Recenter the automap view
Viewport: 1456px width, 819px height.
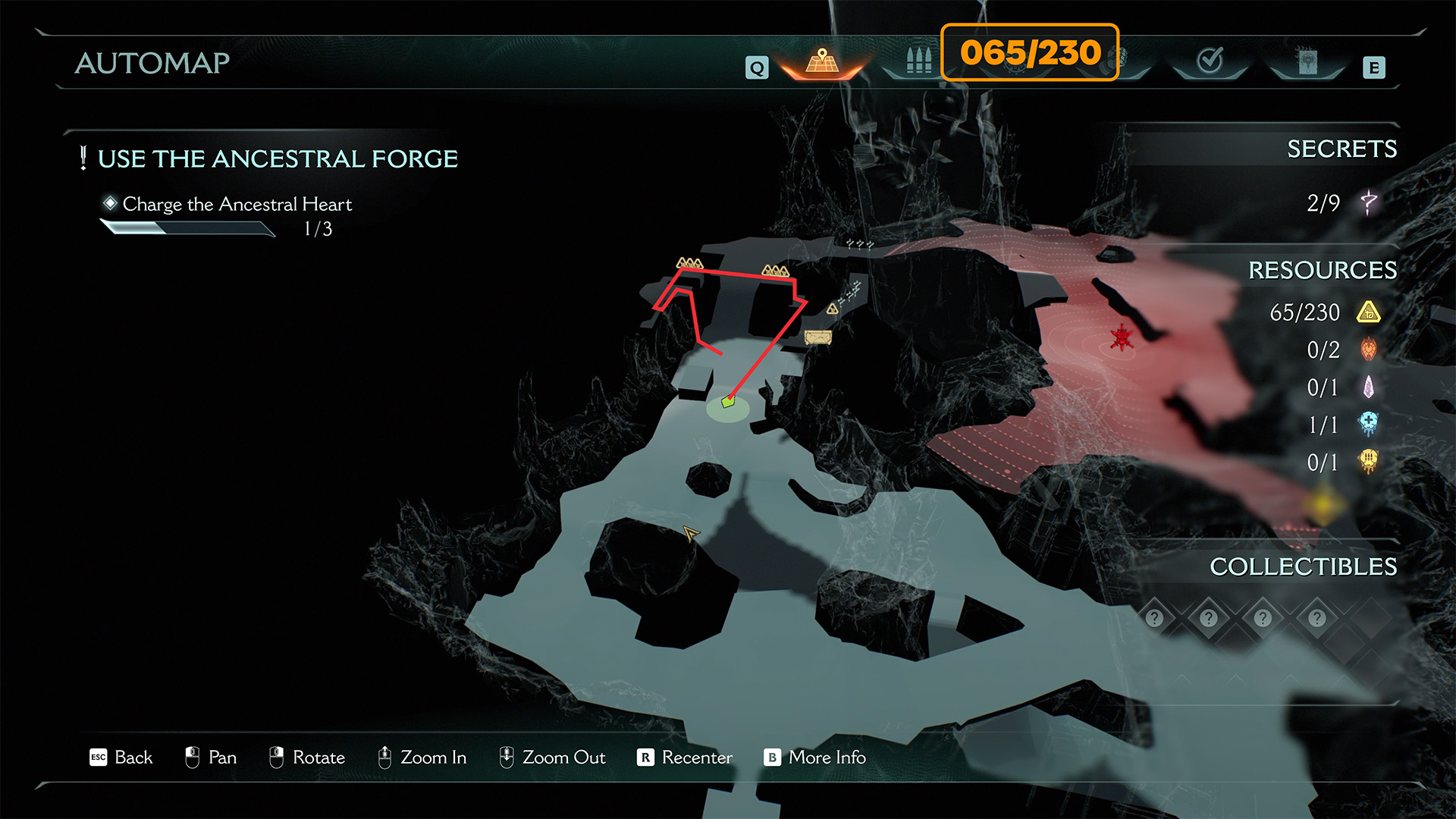tap(685, 758)
